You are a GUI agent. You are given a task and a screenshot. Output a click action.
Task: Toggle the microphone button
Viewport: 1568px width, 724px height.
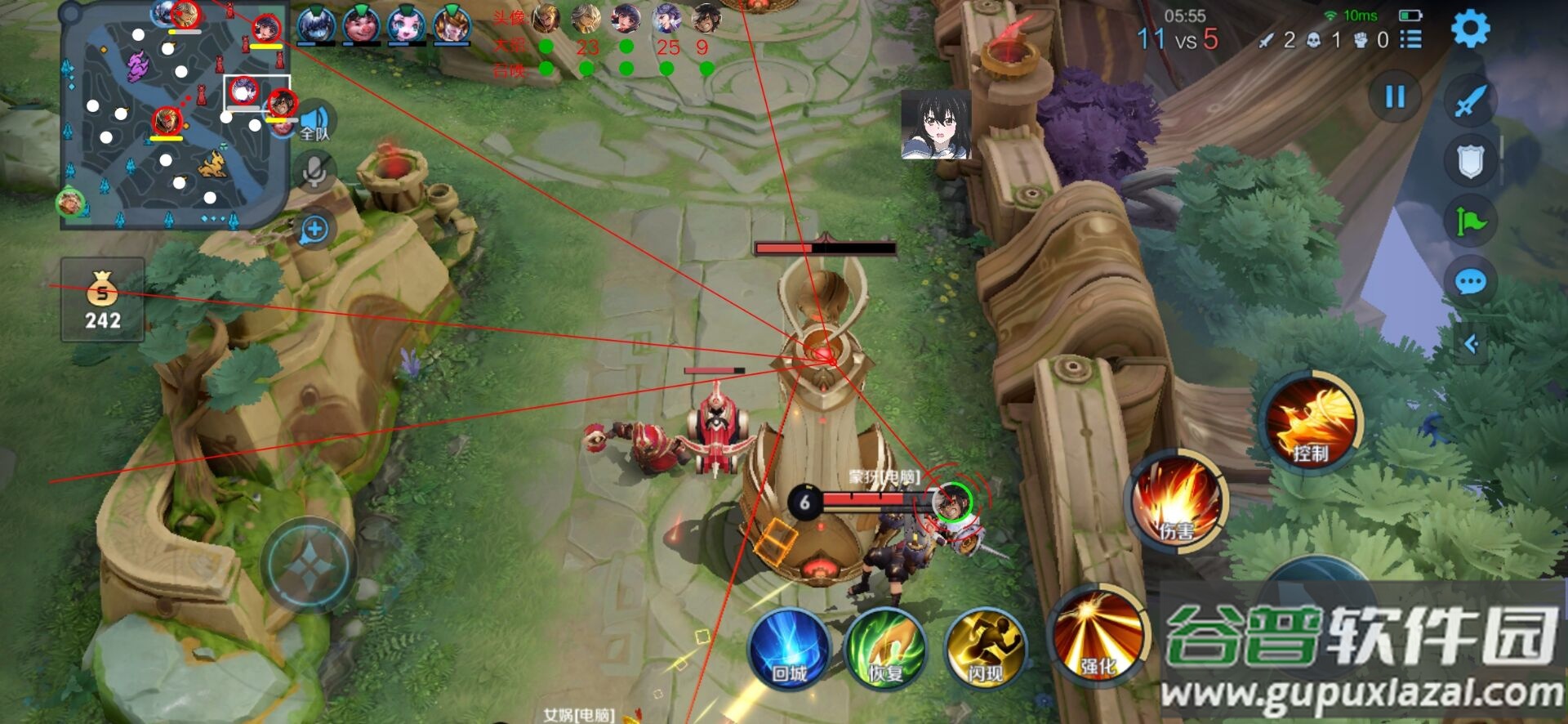[x=314, y=172]
